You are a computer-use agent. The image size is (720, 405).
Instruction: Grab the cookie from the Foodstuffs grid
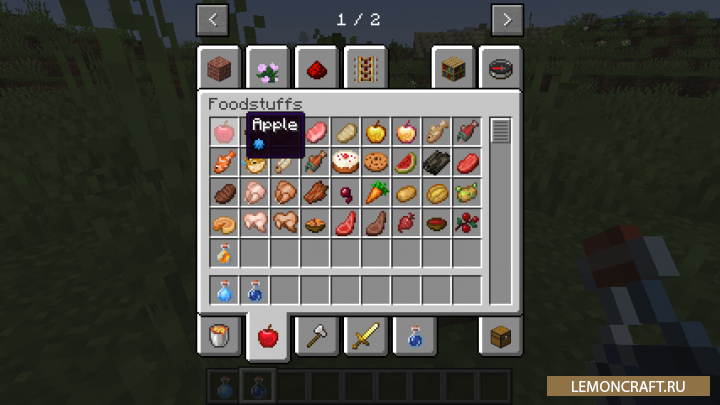(376, 161)
